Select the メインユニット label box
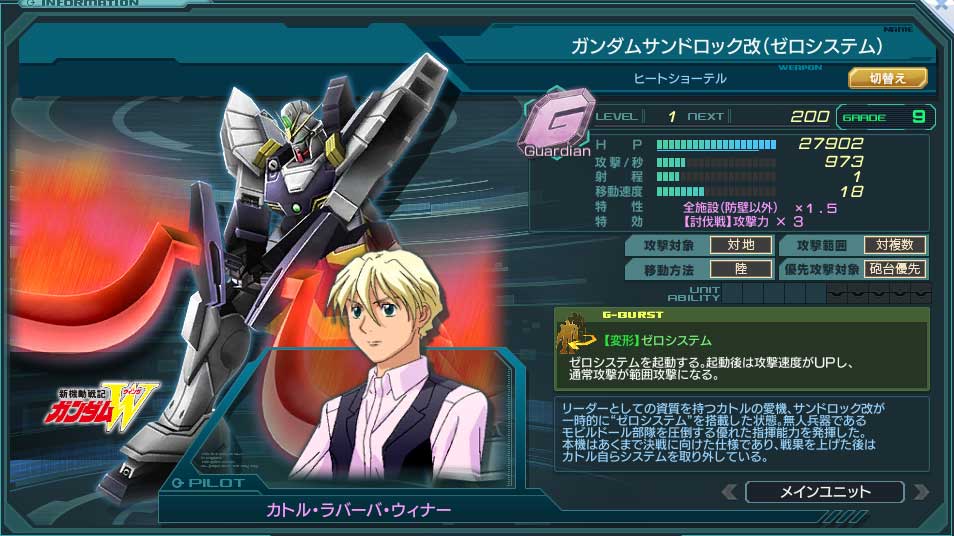The width and height of the screenshot is (954, 536). 824,492
